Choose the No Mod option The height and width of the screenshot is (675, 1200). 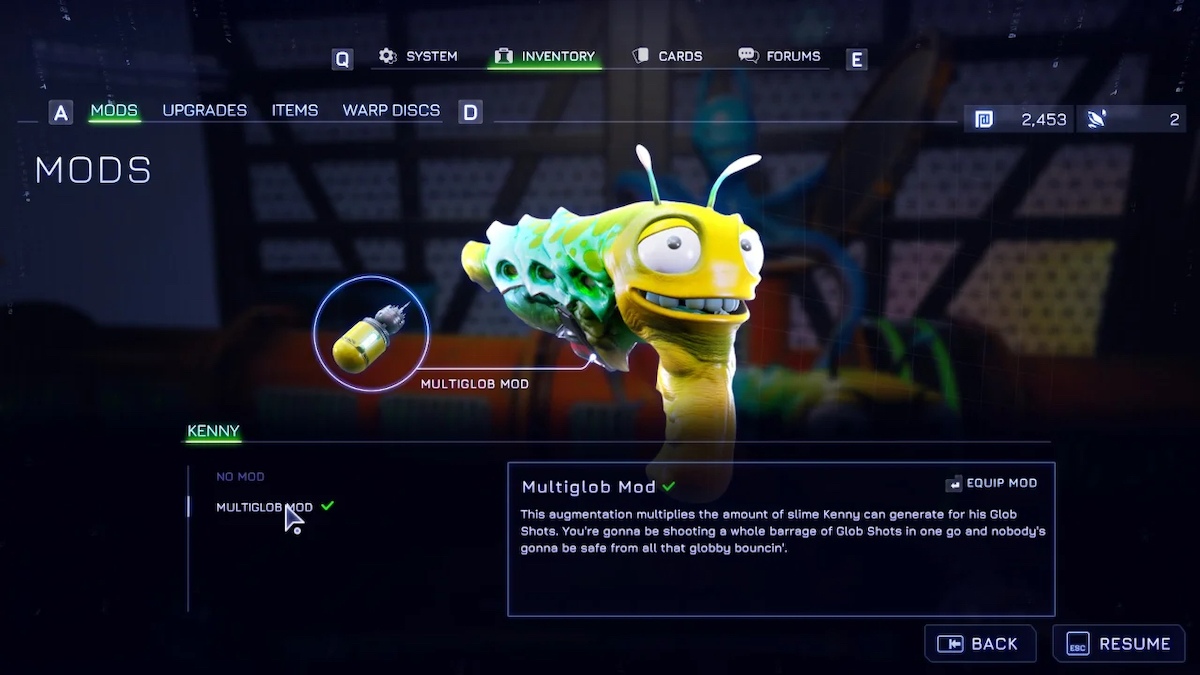(x=240, y=477)
